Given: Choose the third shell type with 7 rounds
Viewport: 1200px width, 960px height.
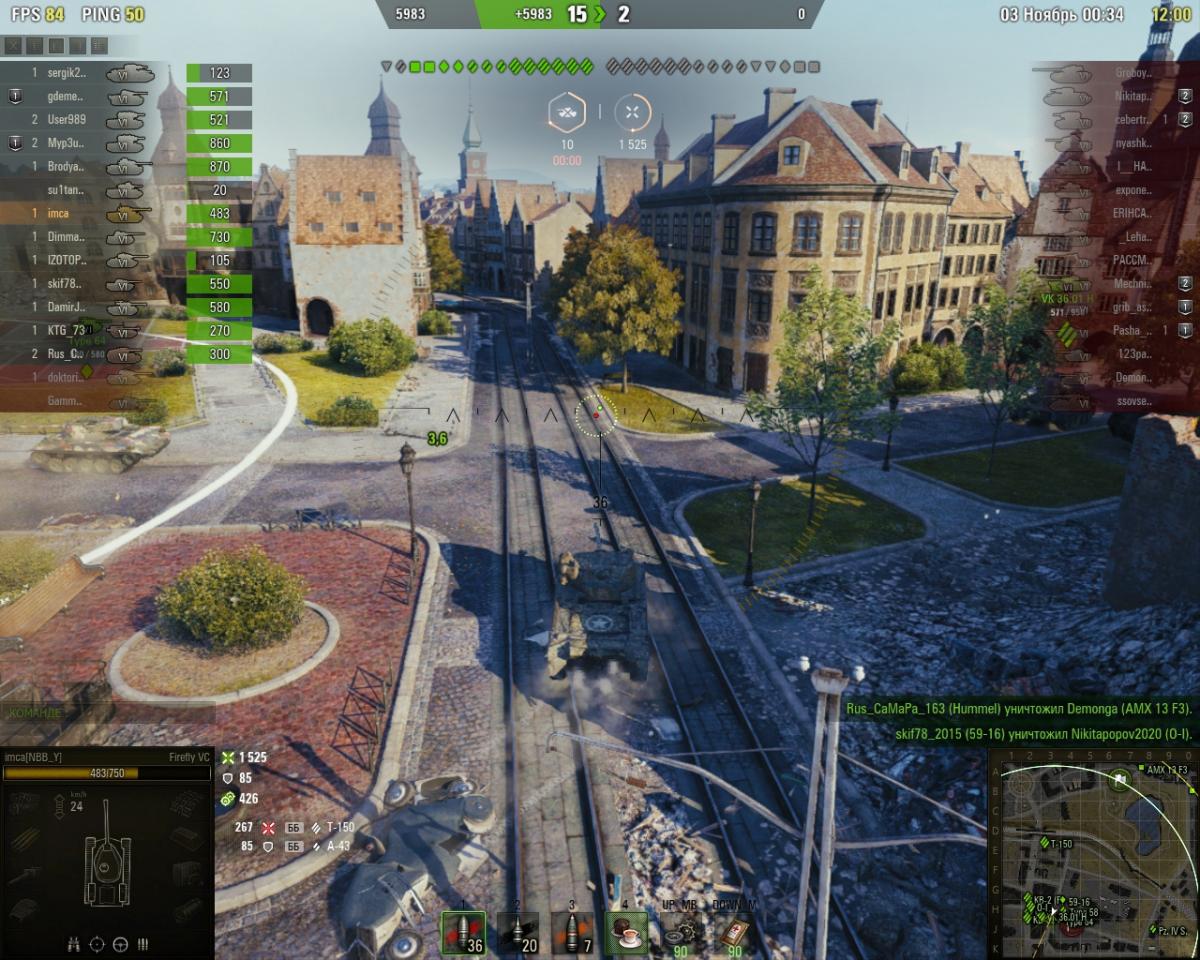Looking at the screenshot, I should [573, 932].
